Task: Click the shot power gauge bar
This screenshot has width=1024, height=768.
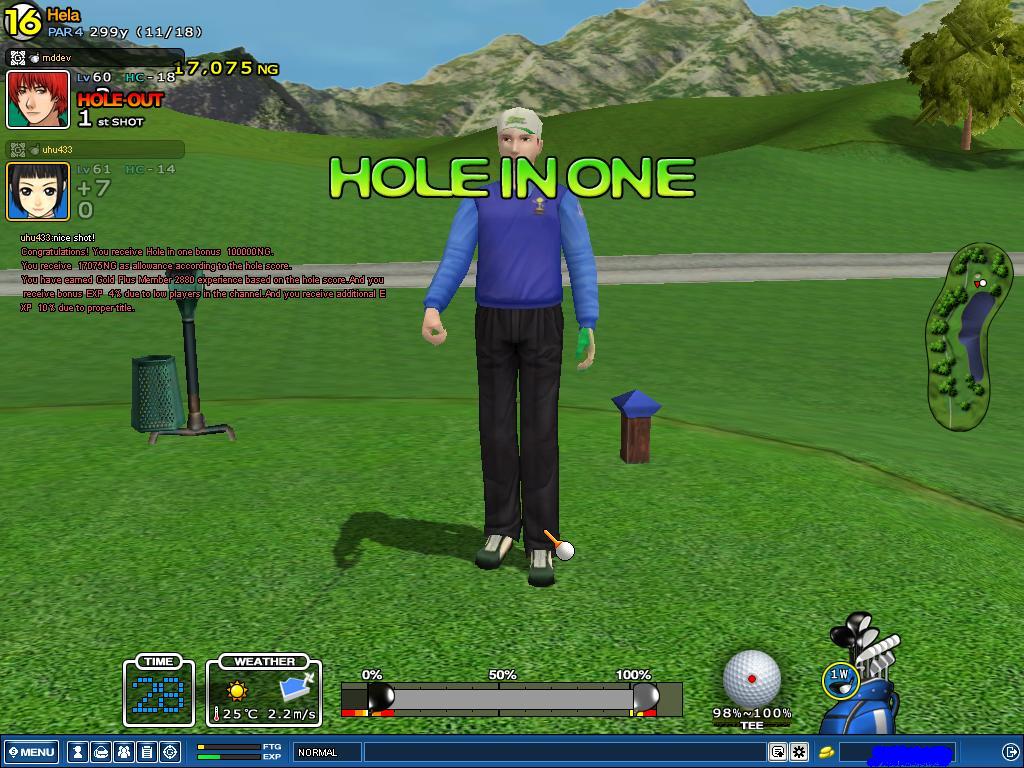Action: click(510, 698)
